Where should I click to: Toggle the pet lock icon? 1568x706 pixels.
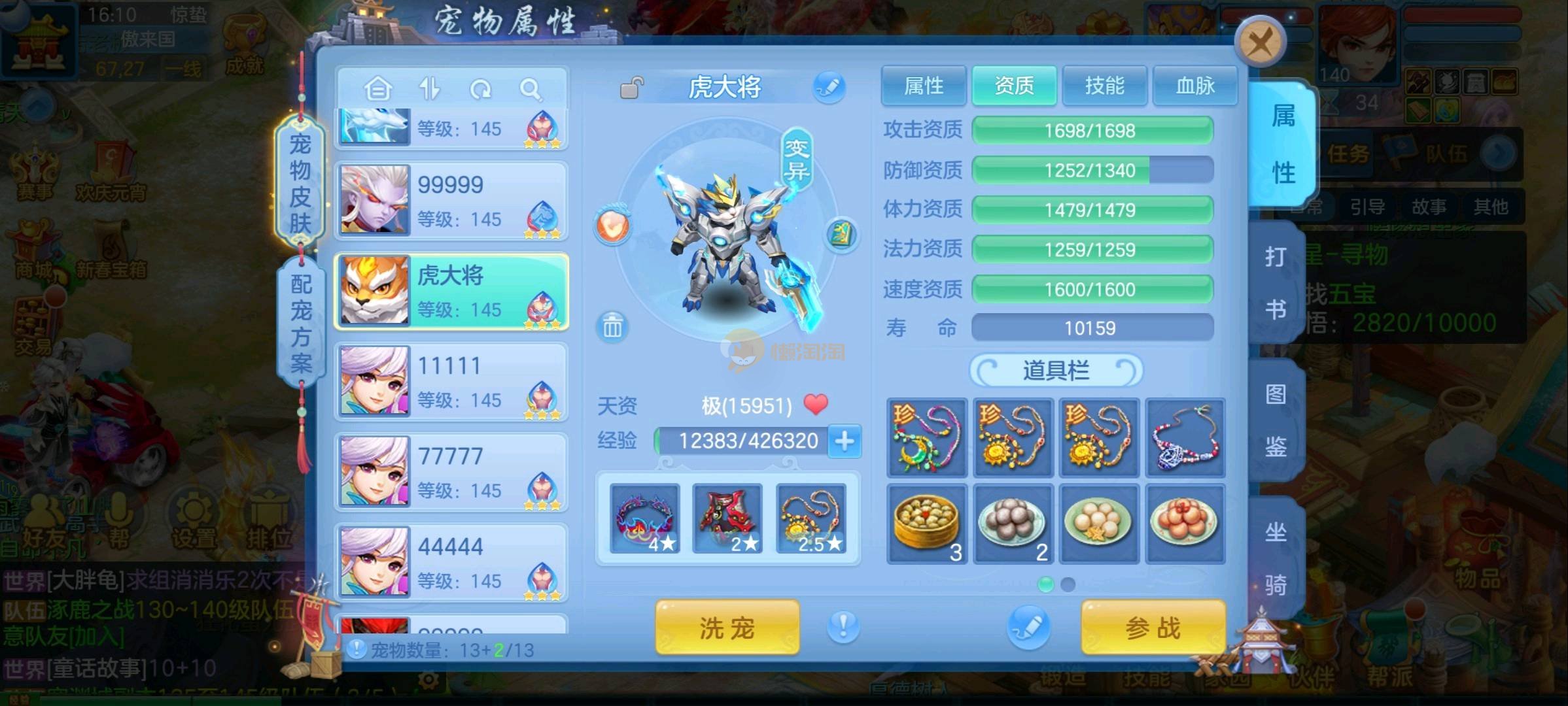point(631,88)
